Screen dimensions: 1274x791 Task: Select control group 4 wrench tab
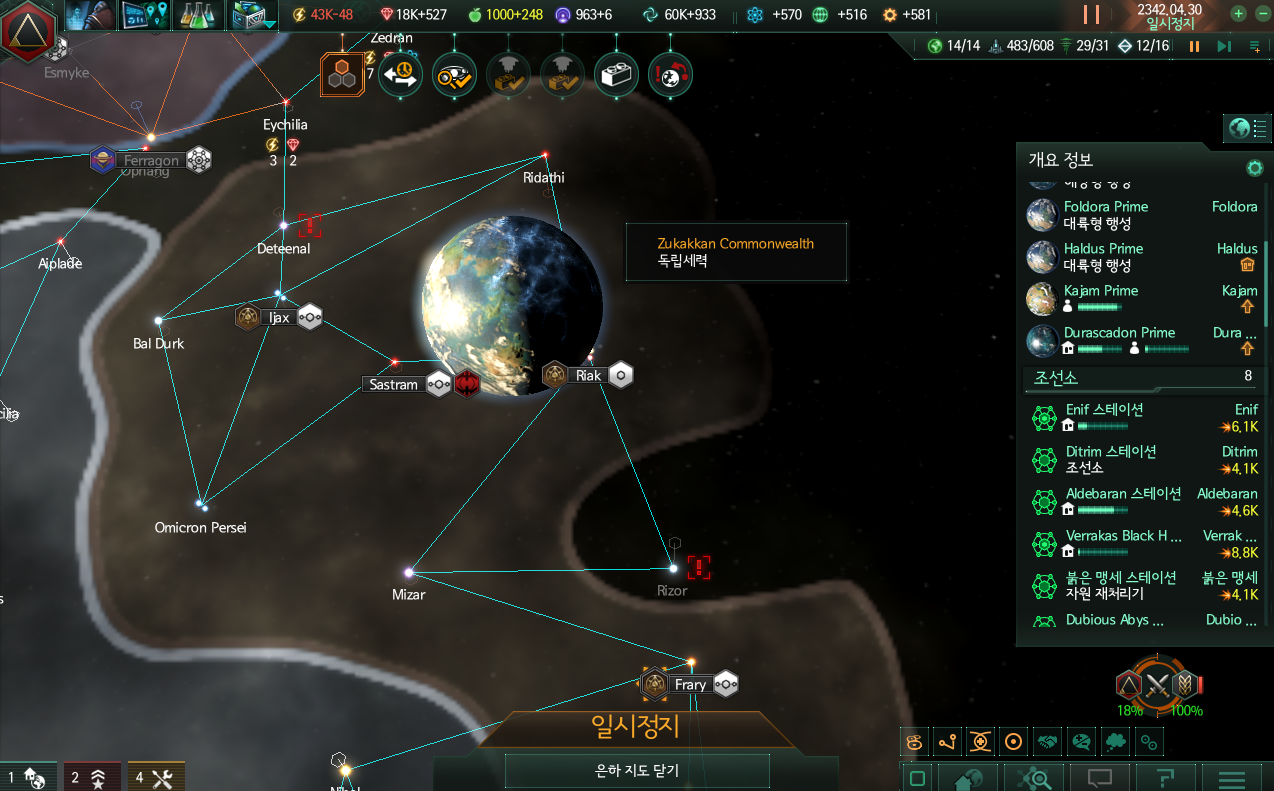click(x=156, y=777)
